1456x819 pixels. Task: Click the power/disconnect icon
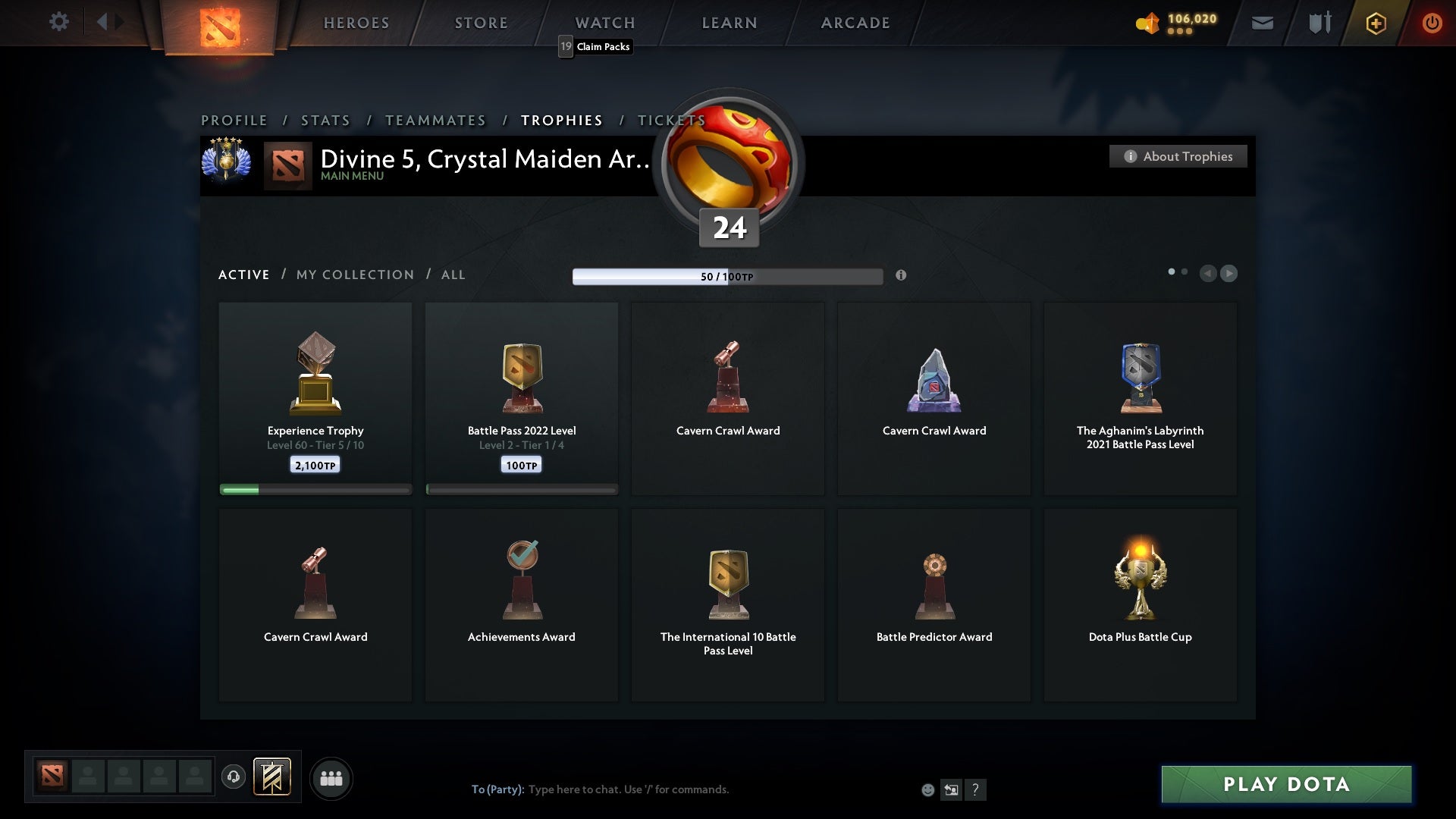pyautogui.click(x=1432, y=23)
